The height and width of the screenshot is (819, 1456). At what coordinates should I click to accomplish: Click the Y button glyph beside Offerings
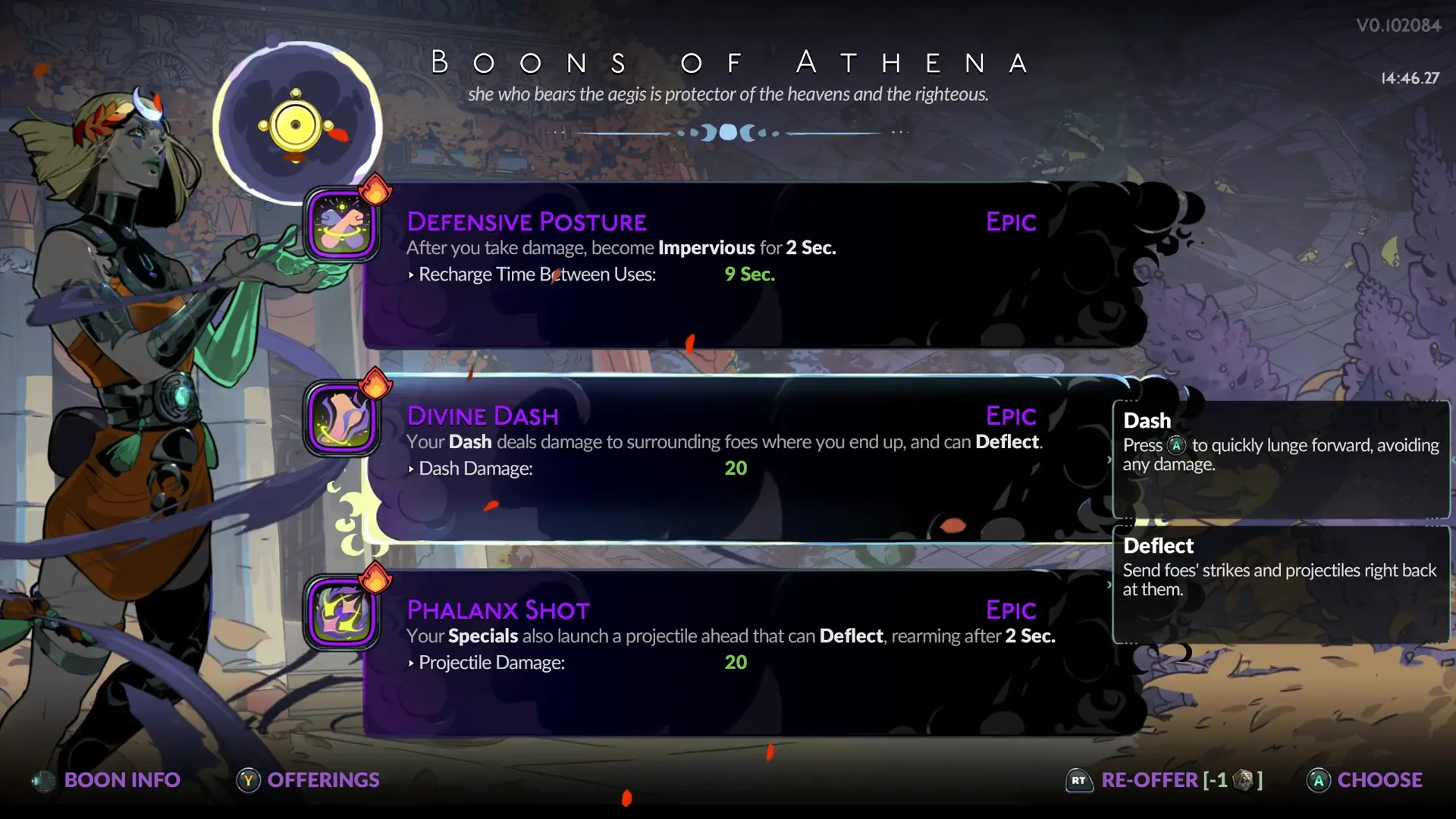click(248, 780)
